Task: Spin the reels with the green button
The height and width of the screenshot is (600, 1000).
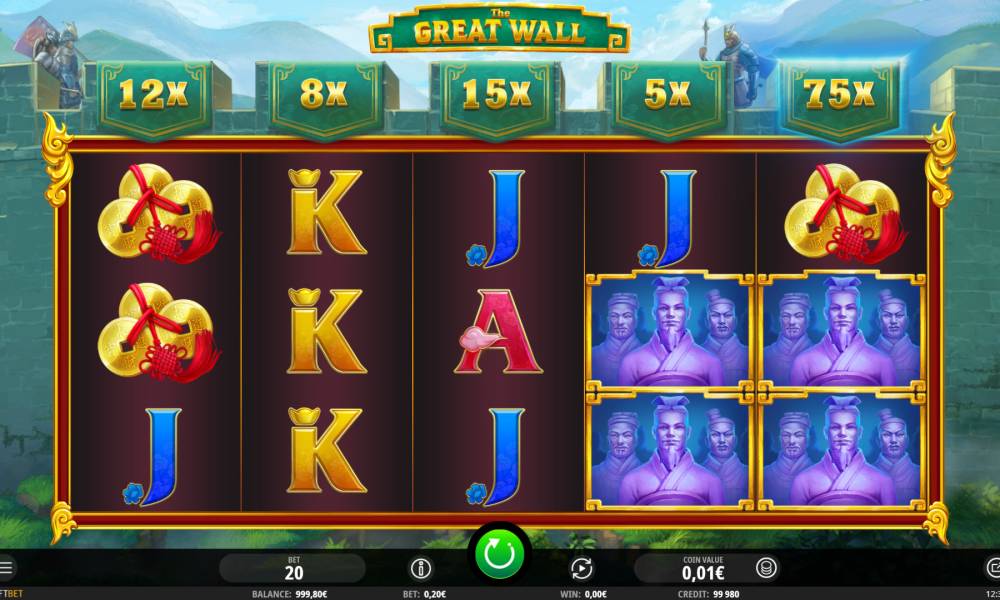Action: 499,553
